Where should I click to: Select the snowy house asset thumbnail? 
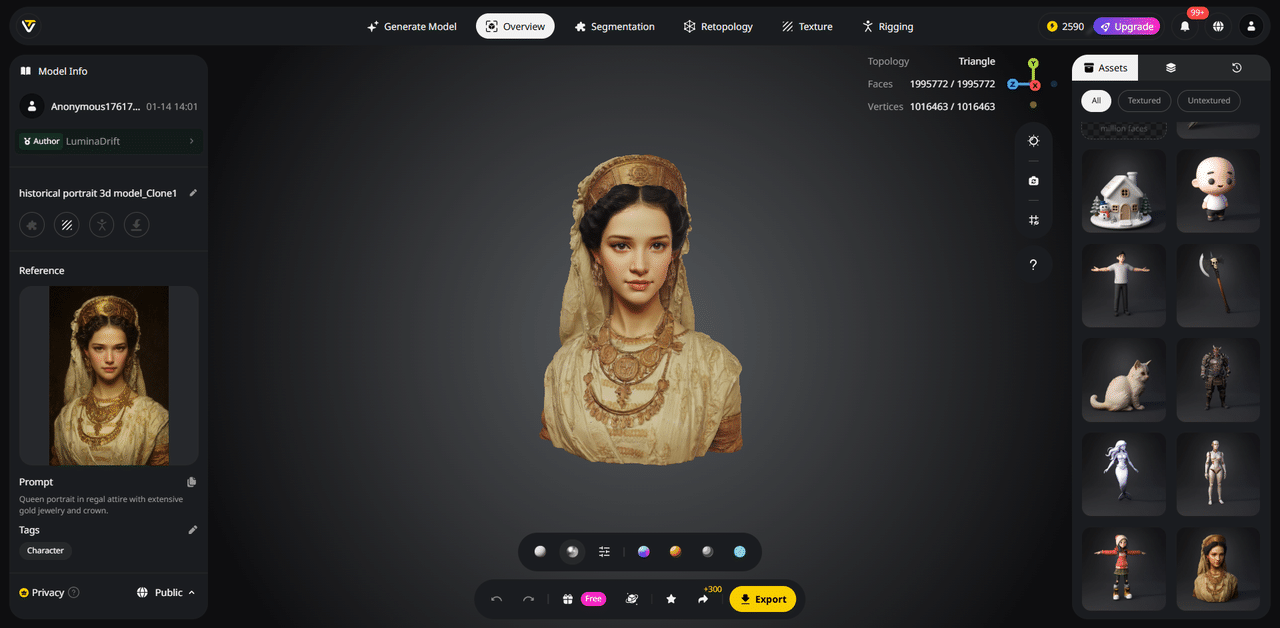pyautogui.click(x=1123, y=191)
